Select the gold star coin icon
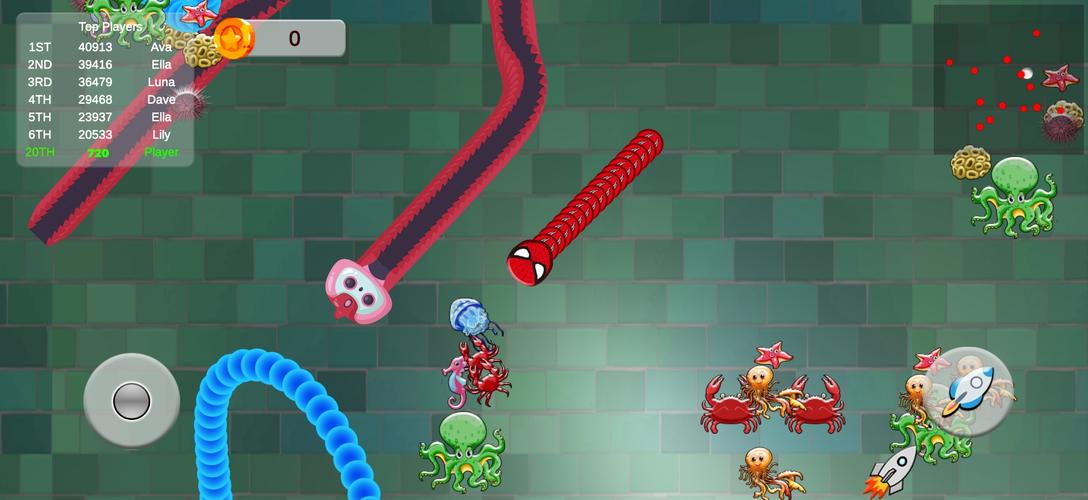1088x500 pixels. click(x=235, y=38)
